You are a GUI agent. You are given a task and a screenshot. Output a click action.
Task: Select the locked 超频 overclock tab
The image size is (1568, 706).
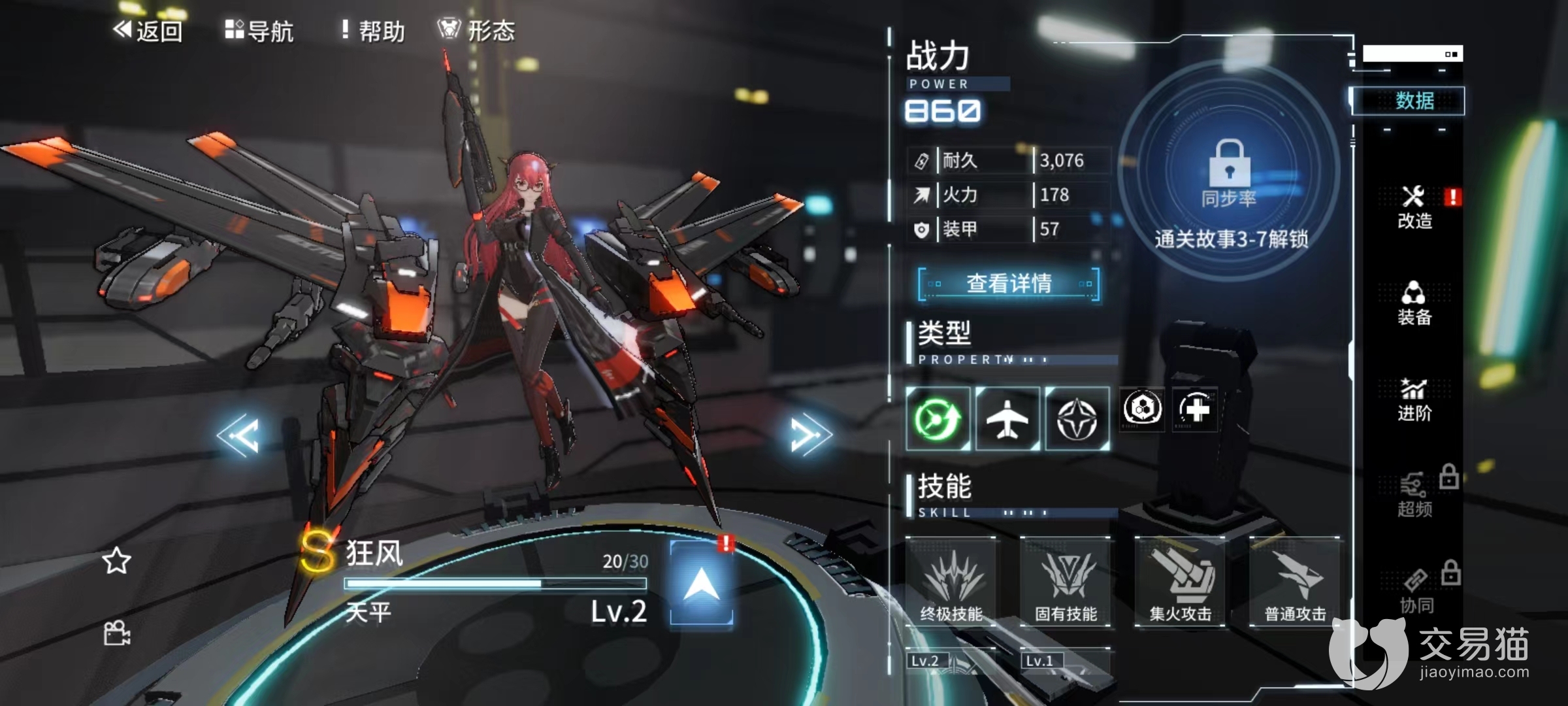click(1416, 496)
